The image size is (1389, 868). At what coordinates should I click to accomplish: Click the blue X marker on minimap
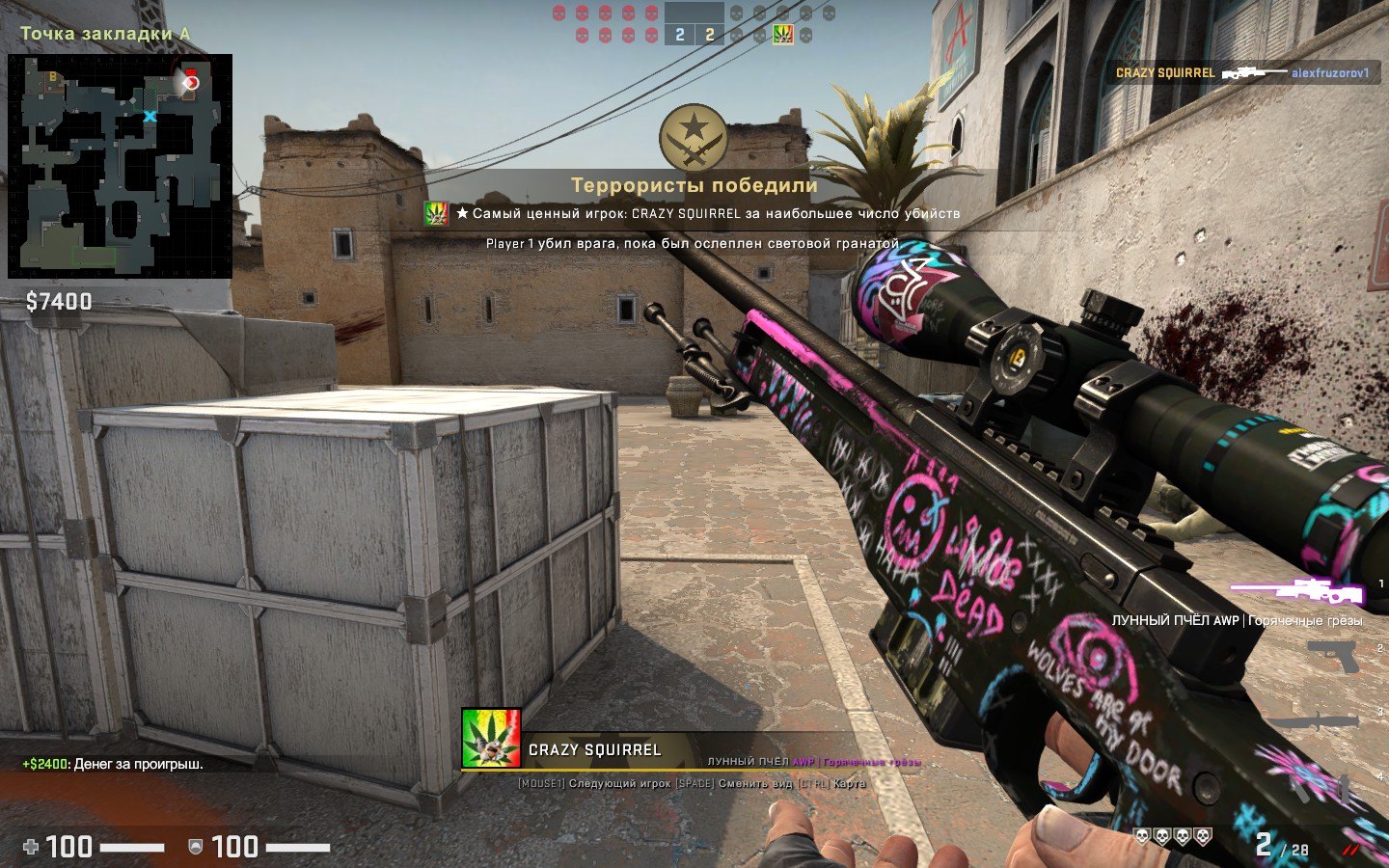pyautogui.click(x=150, y=117)
